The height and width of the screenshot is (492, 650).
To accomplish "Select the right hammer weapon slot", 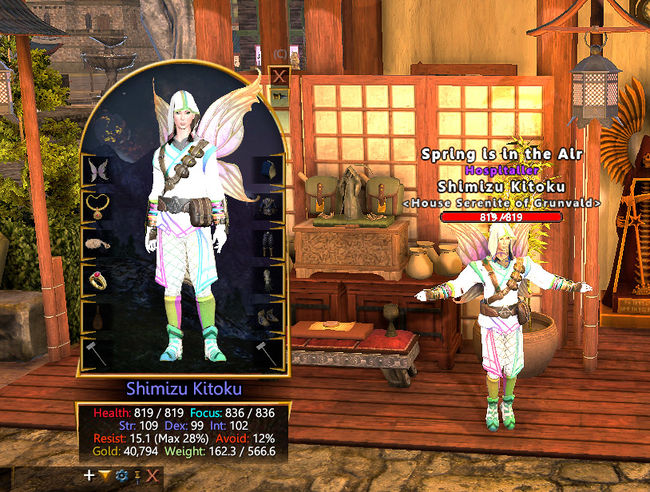I will (x=268, y=352).
